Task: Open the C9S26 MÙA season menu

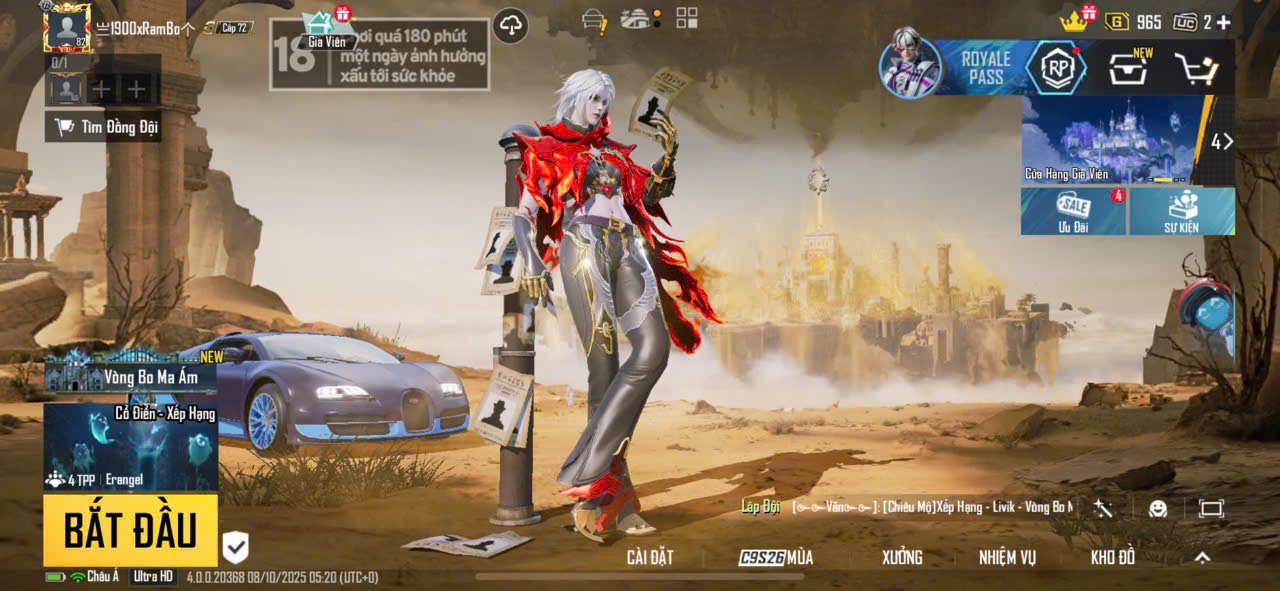Action: pyautogui.click(x=776, y=558)
